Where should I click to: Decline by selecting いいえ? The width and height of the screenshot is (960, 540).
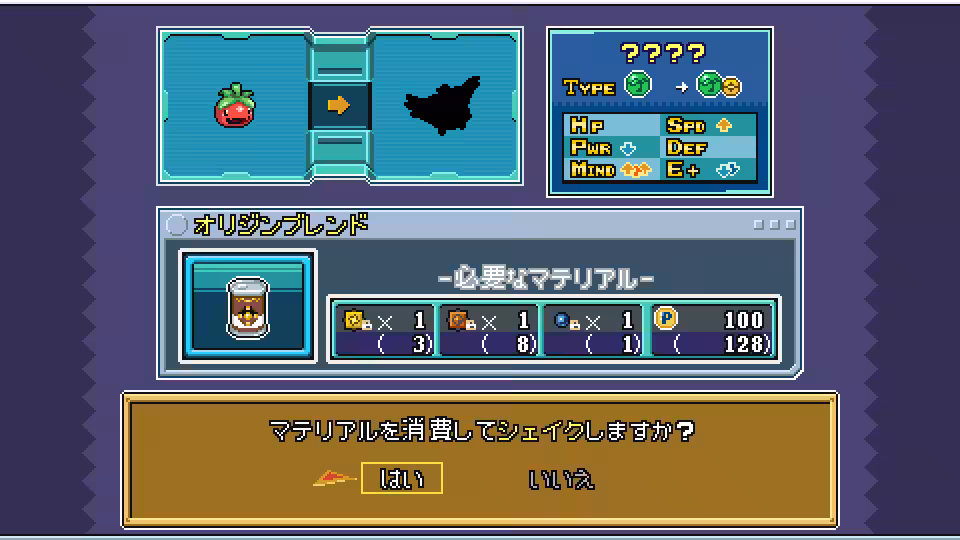[x=561, y=479]
